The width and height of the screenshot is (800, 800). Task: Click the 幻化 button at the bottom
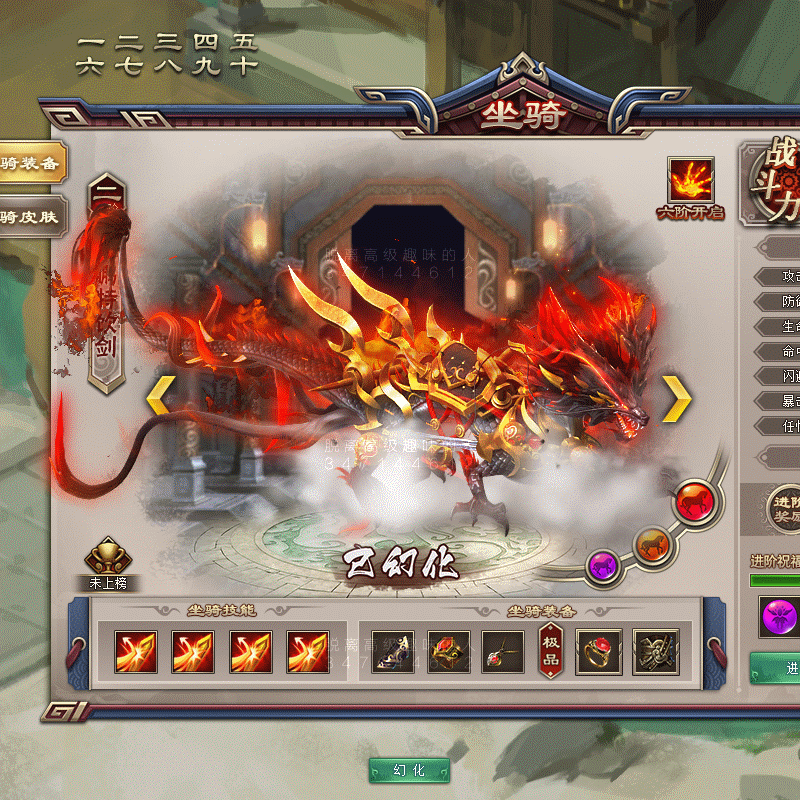409,770
